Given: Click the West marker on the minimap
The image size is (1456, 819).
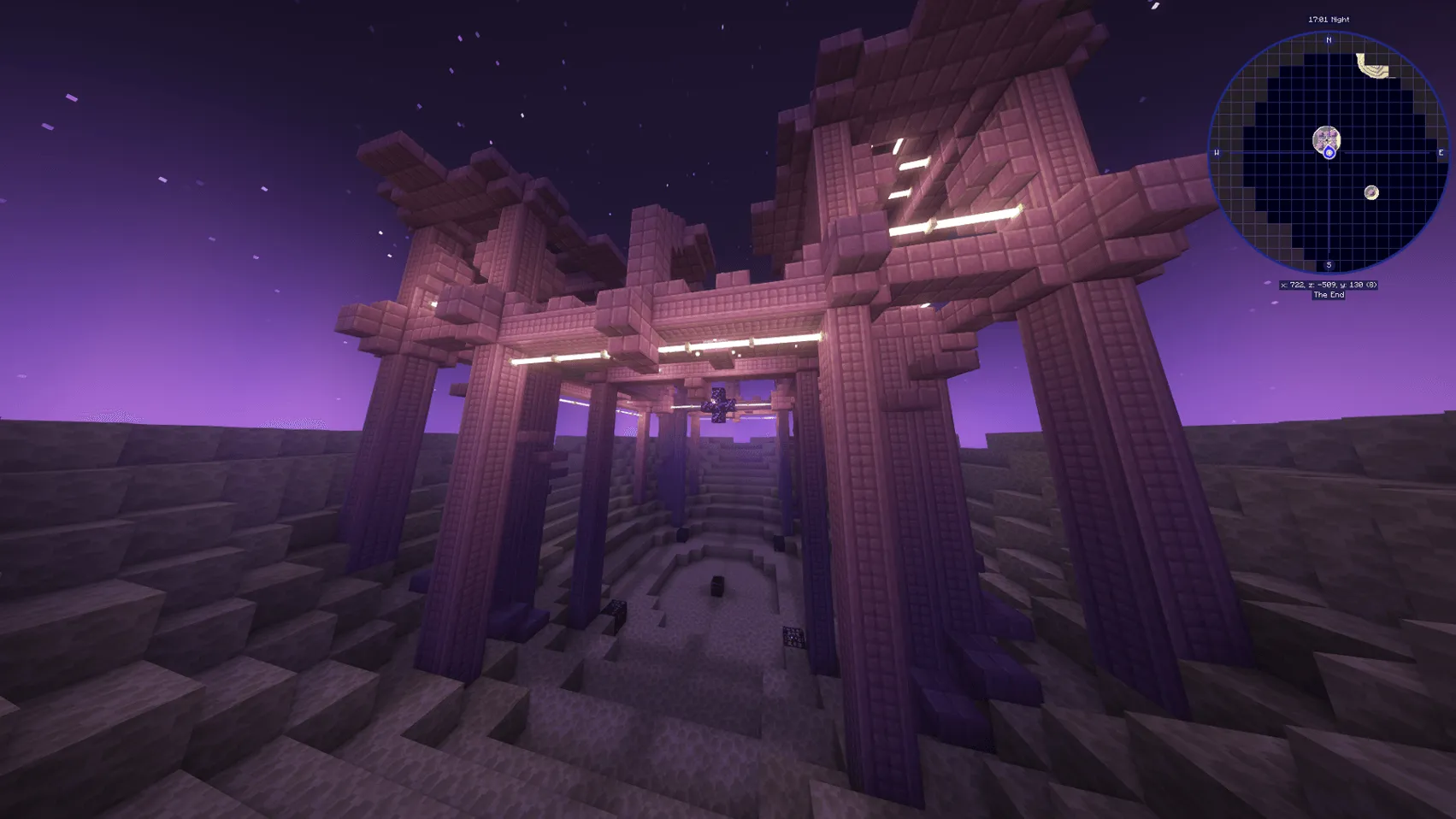Looking at the screenshot, I should (x=1217, y=153).
